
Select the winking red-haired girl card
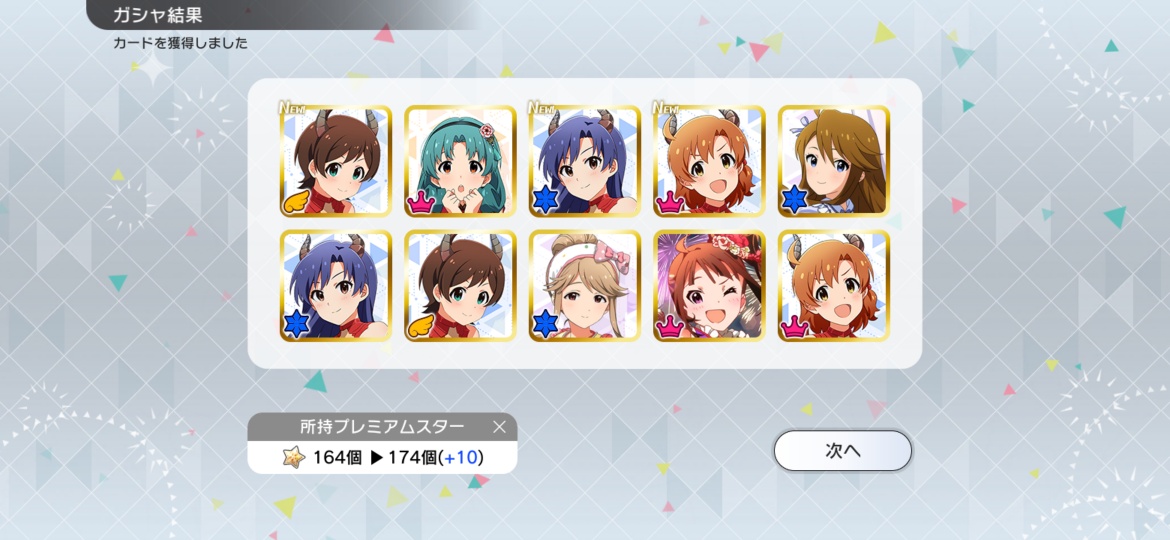coord(709,286)
